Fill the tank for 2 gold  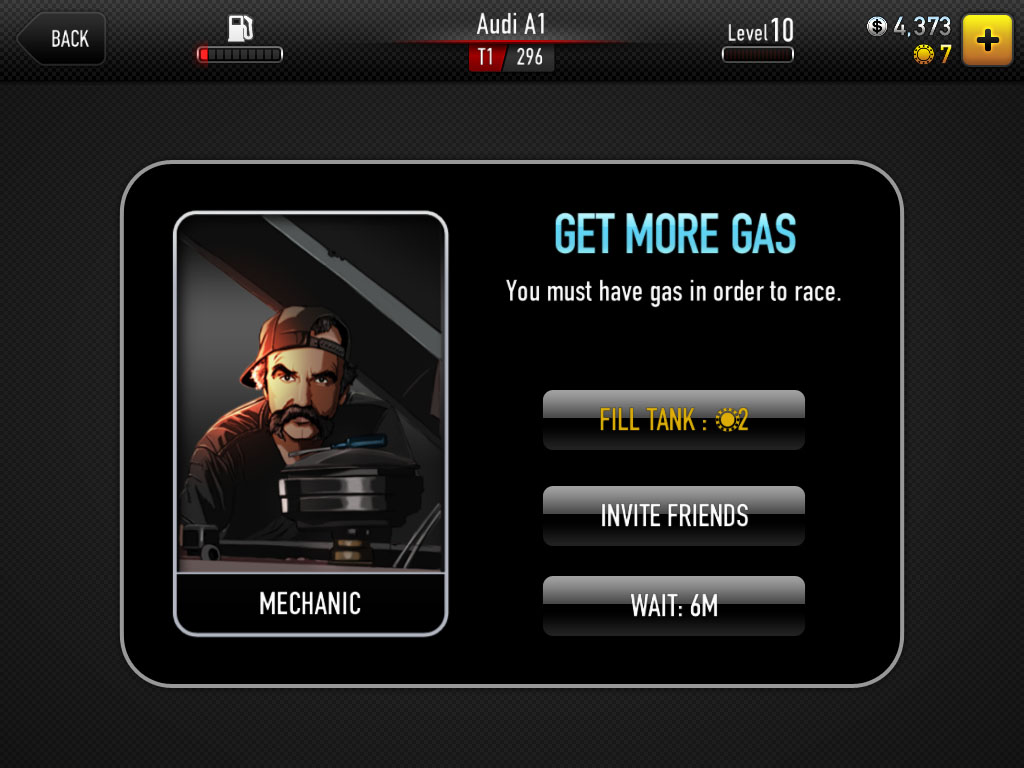coord(673,420)
